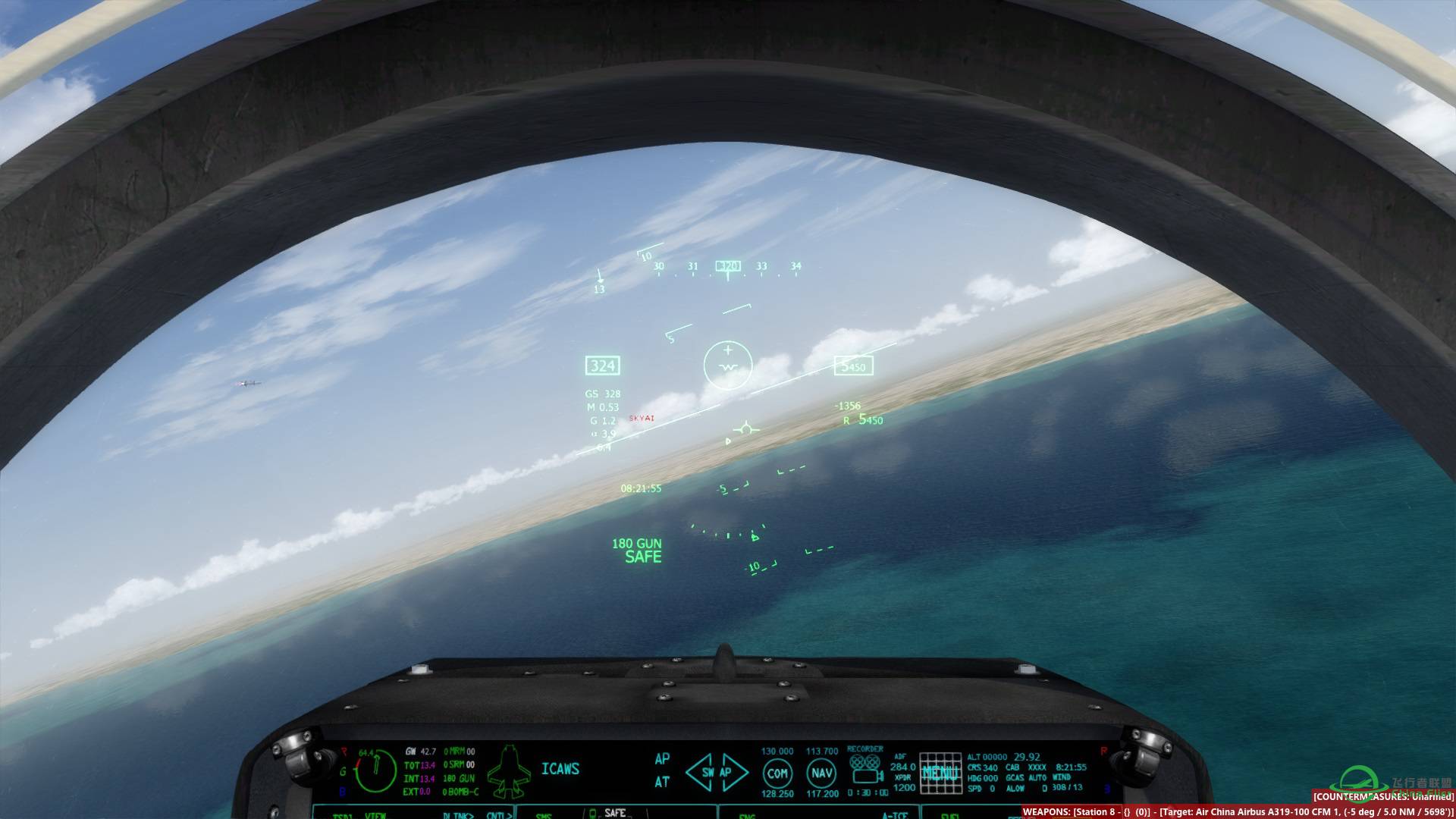Toggle the AP autopilot label
This screenshot has width=1456, height=819.
[x=662, y=759]
